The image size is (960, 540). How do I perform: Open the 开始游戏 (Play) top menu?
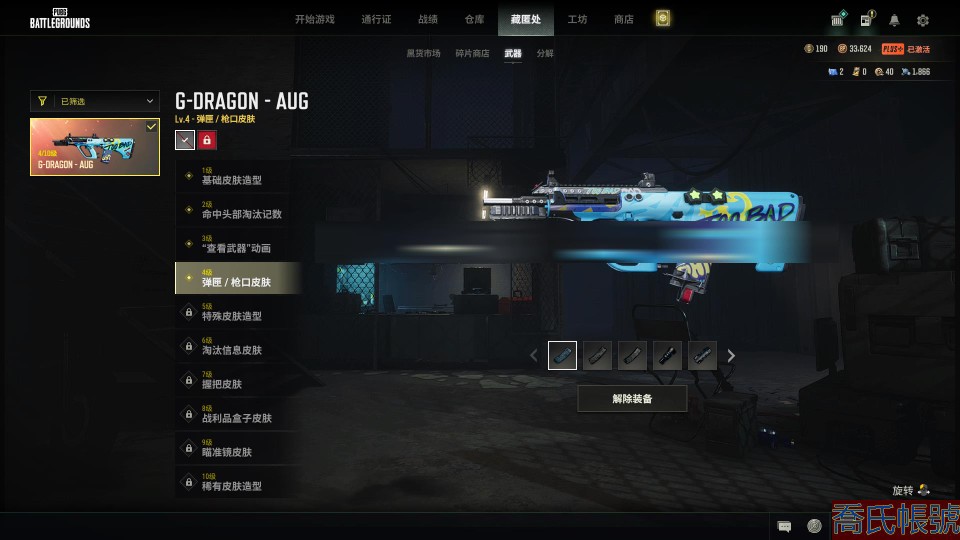point(314,19)
